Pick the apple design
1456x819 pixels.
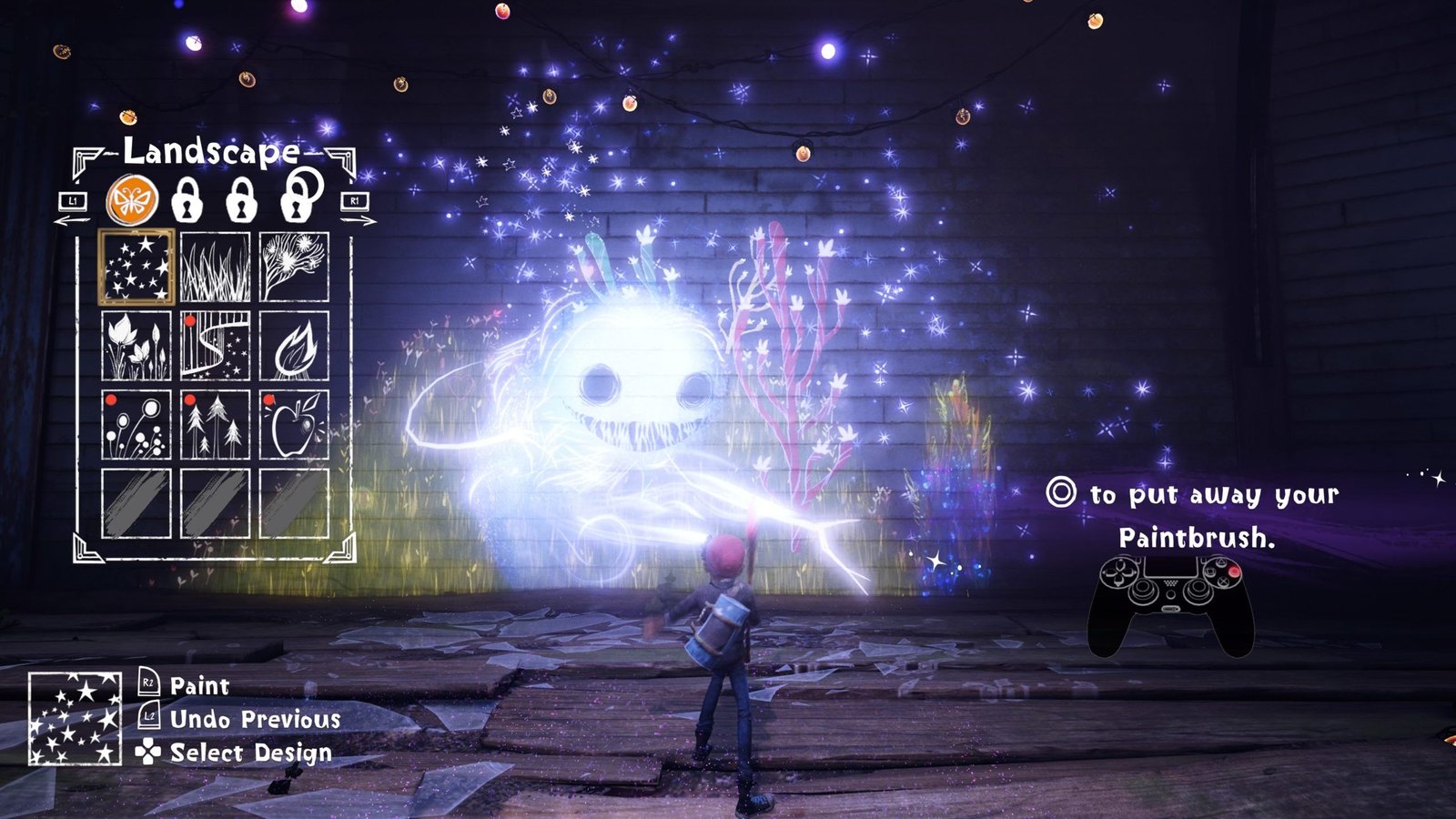click(294, 425)
